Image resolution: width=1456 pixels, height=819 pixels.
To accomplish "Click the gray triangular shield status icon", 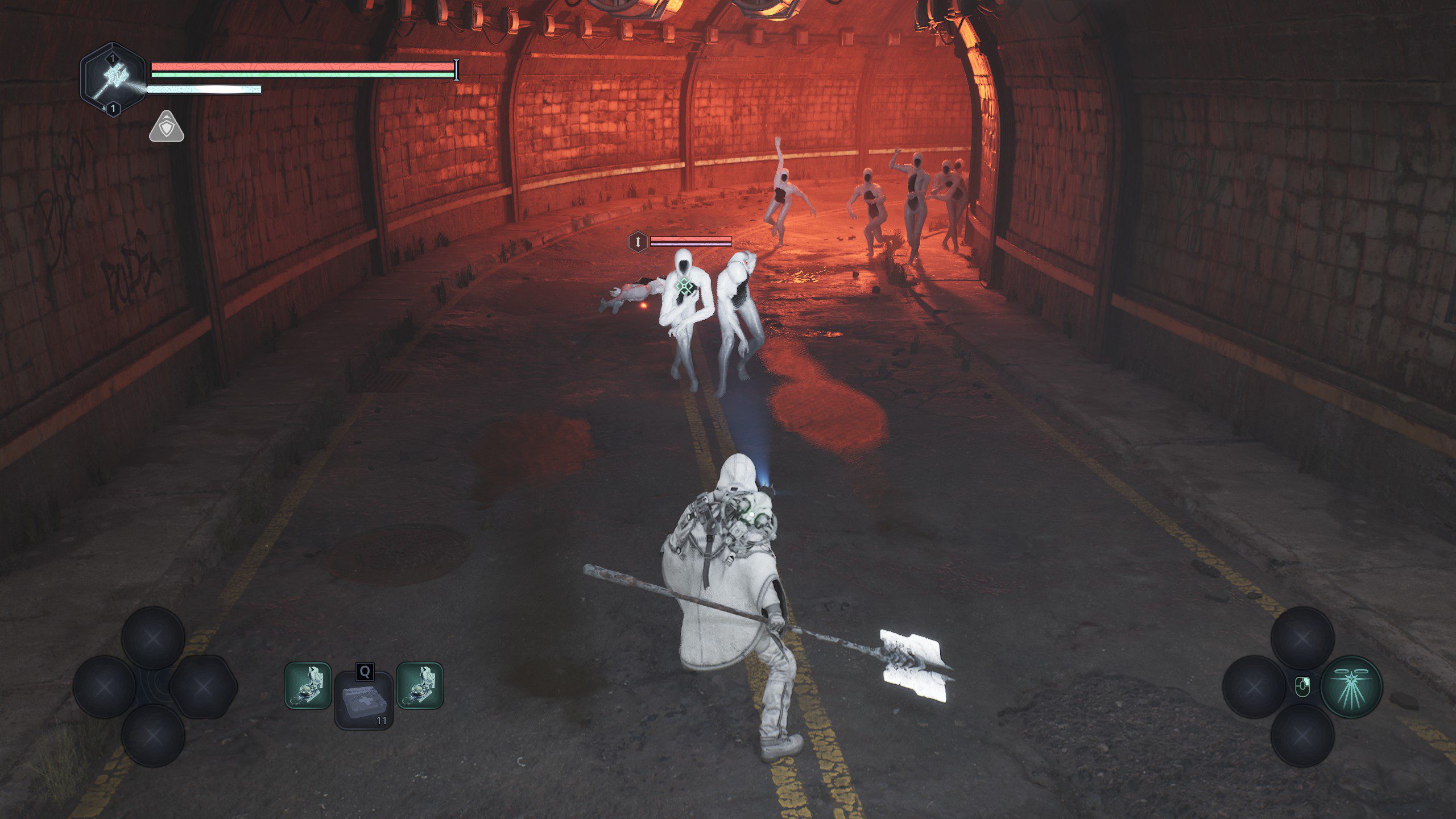I will [x=166, y=128].
